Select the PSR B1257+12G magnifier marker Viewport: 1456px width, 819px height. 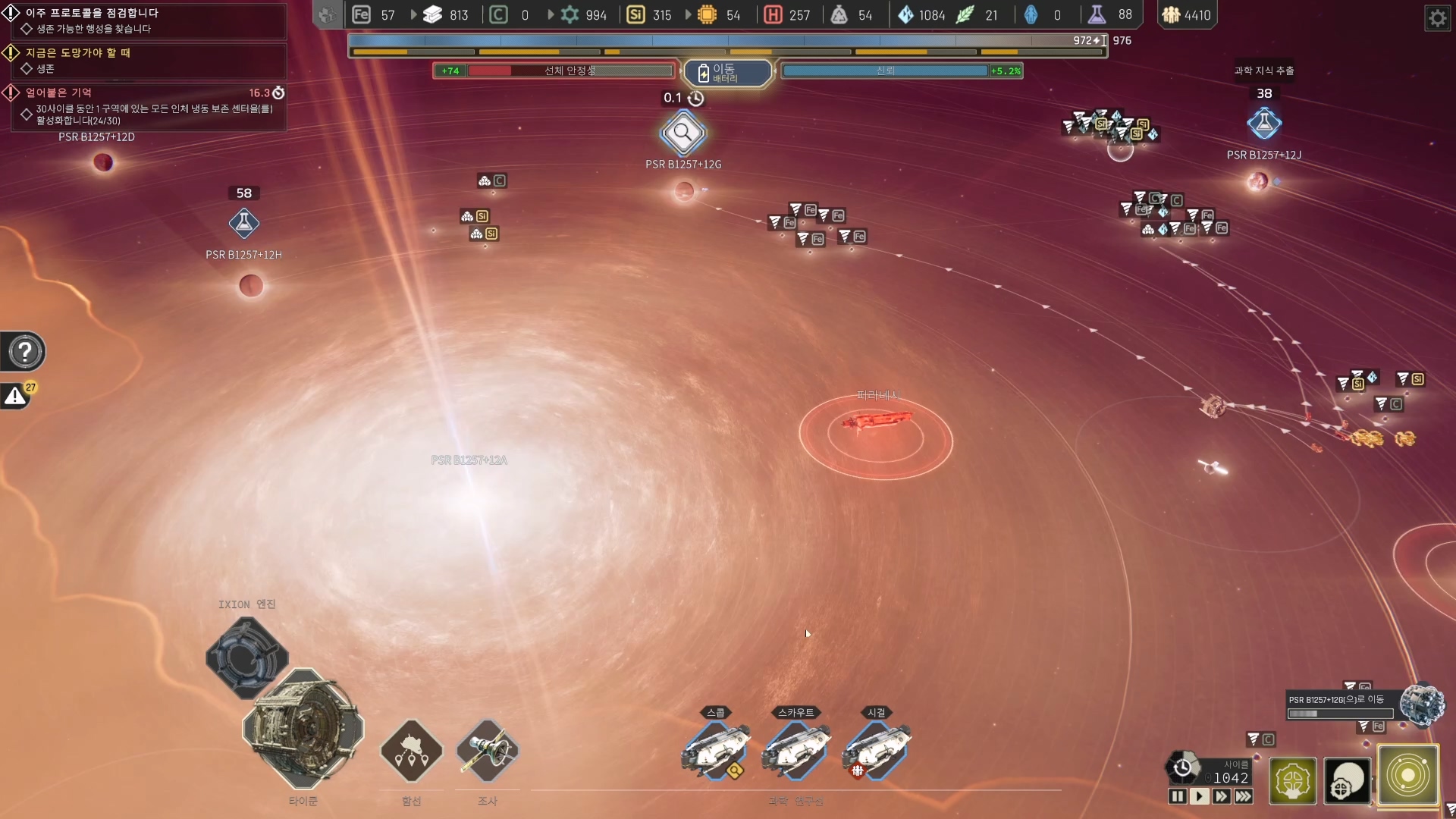(x=683, y=133)
